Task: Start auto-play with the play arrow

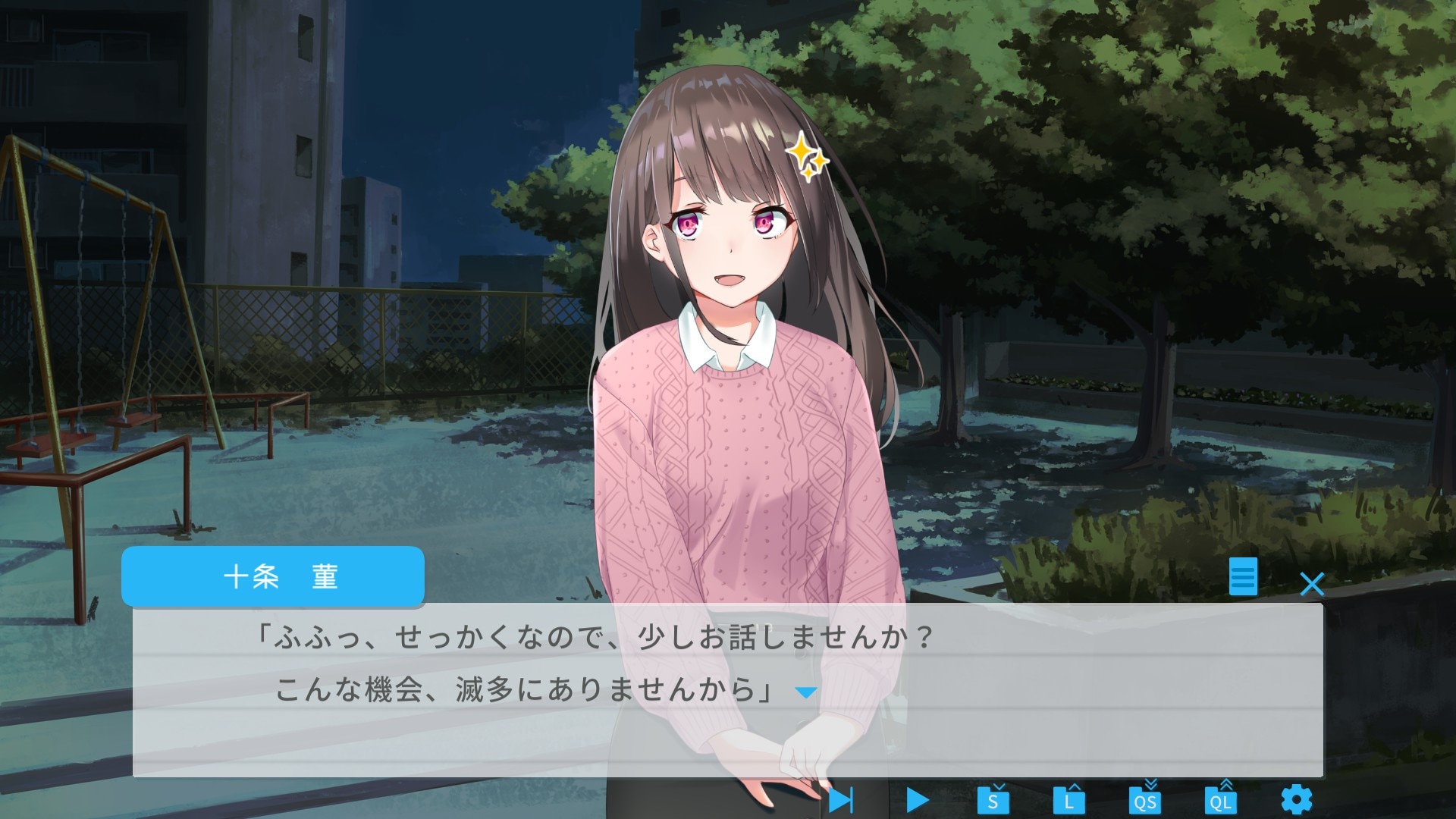Action: 917,799
